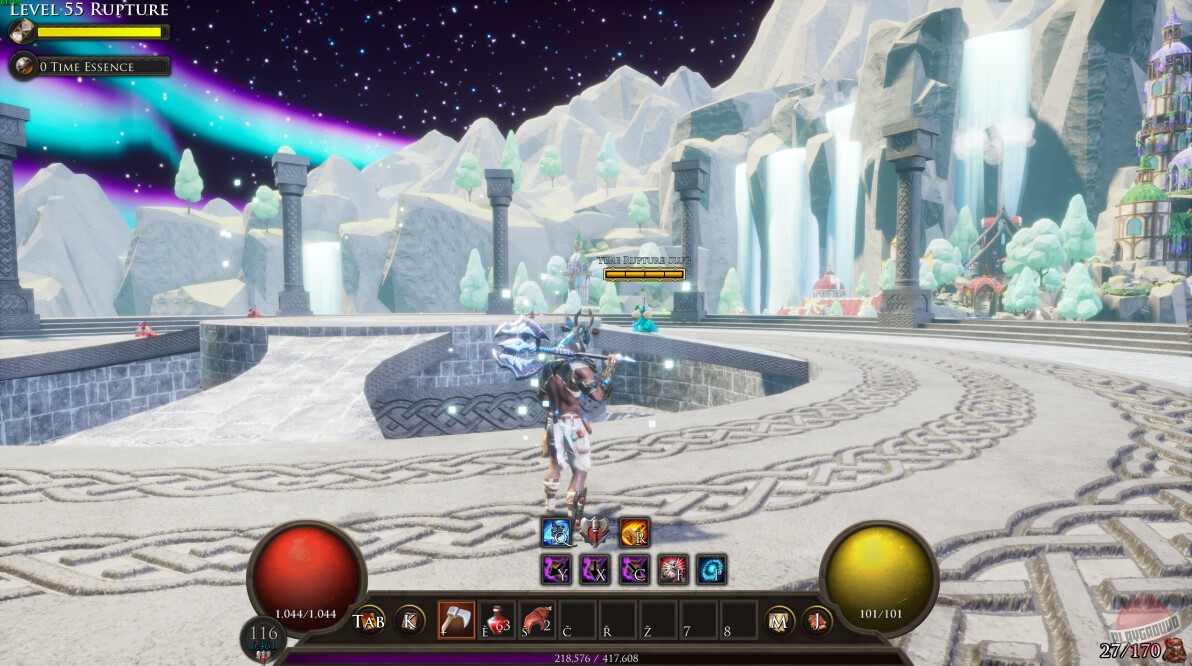Activate the purple X ability icon
1192x666 pixels.
click(x=596, y=570)
